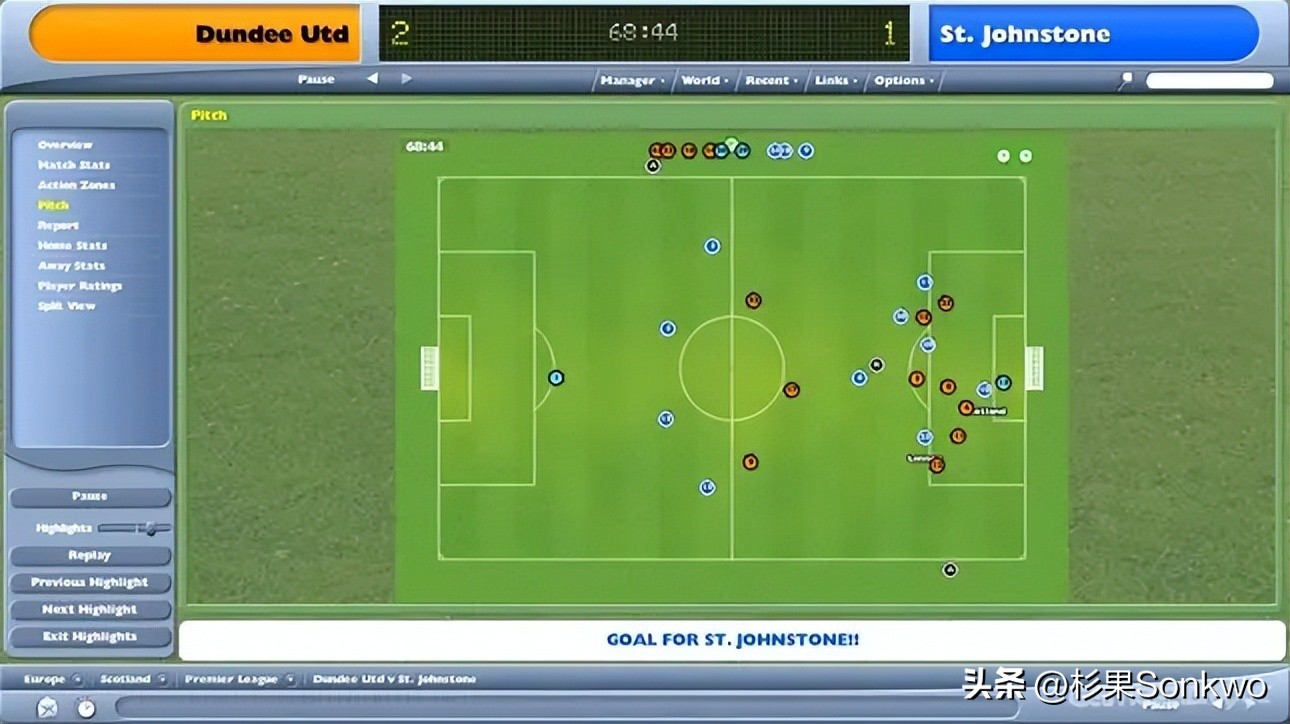Open the Player Ratings view
The image size is (1290, 724).
(80, 286)
